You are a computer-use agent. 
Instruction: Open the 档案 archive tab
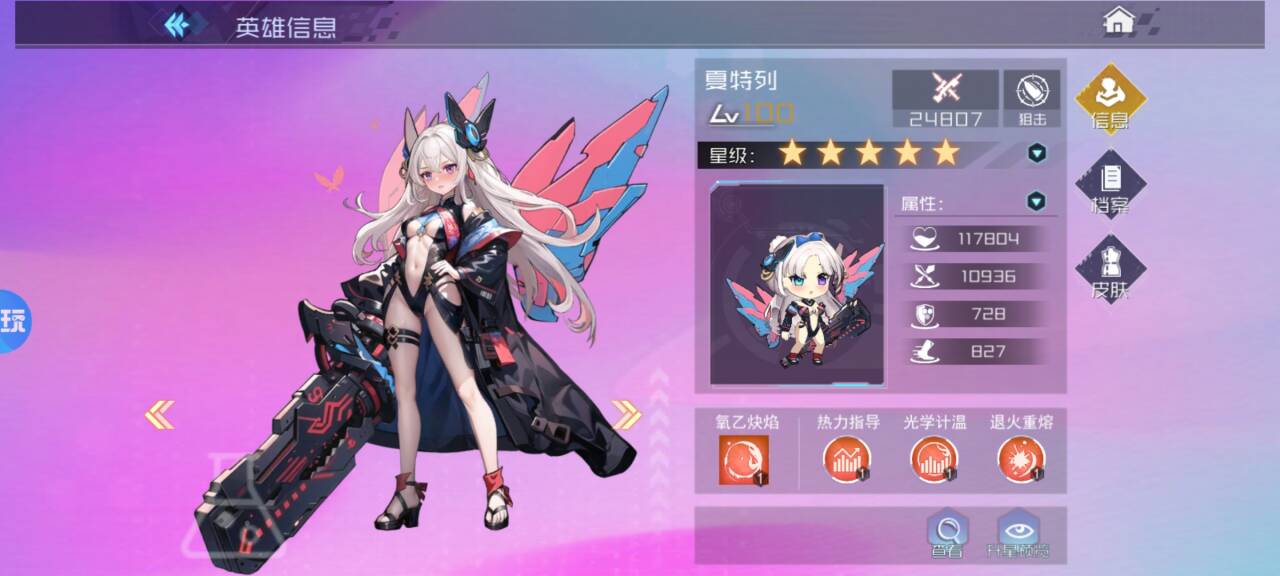pyautogui.click(x=1110, y=185)
